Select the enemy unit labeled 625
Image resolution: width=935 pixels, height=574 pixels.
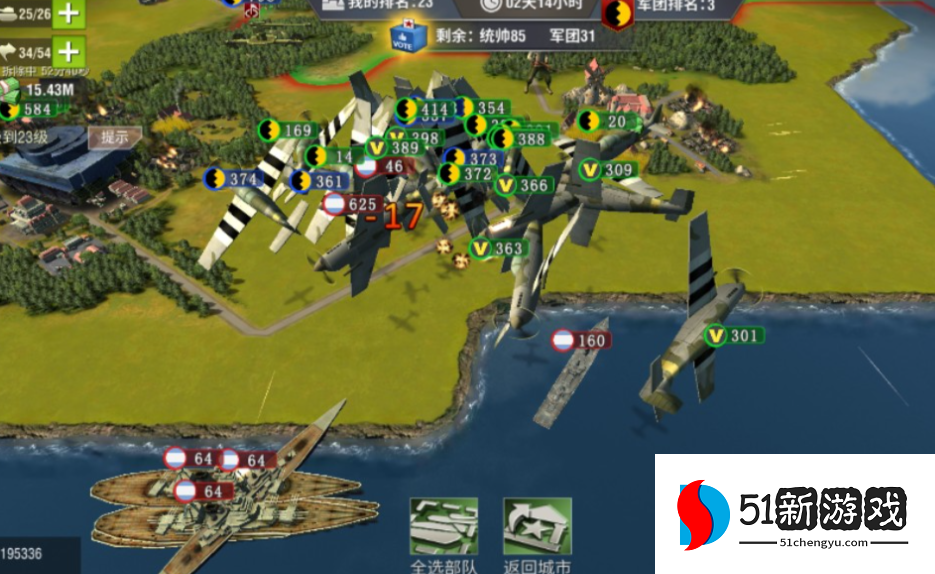[351, 204]
